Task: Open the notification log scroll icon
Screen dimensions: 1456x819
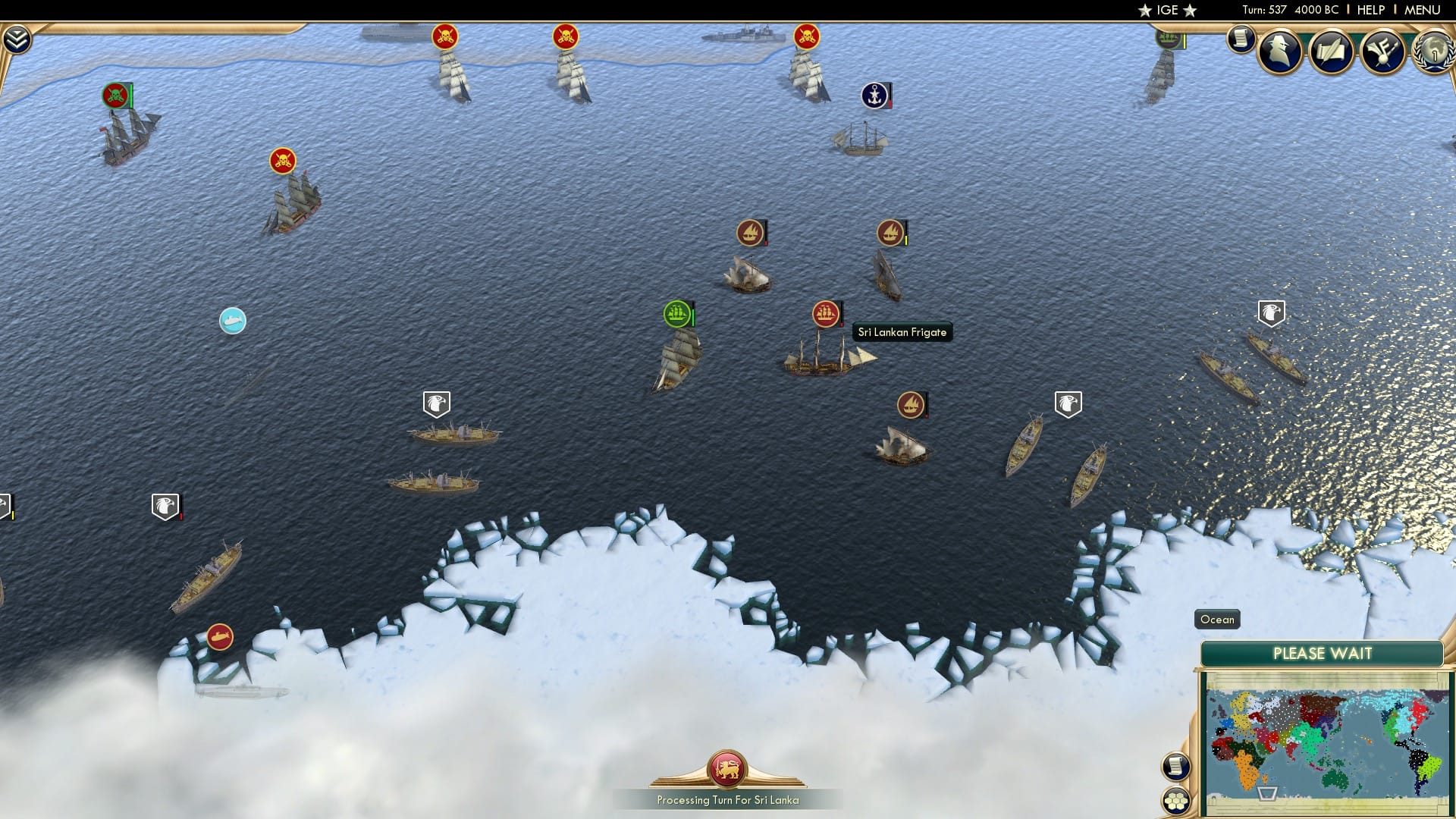Action: click(x=1241, y=40)
